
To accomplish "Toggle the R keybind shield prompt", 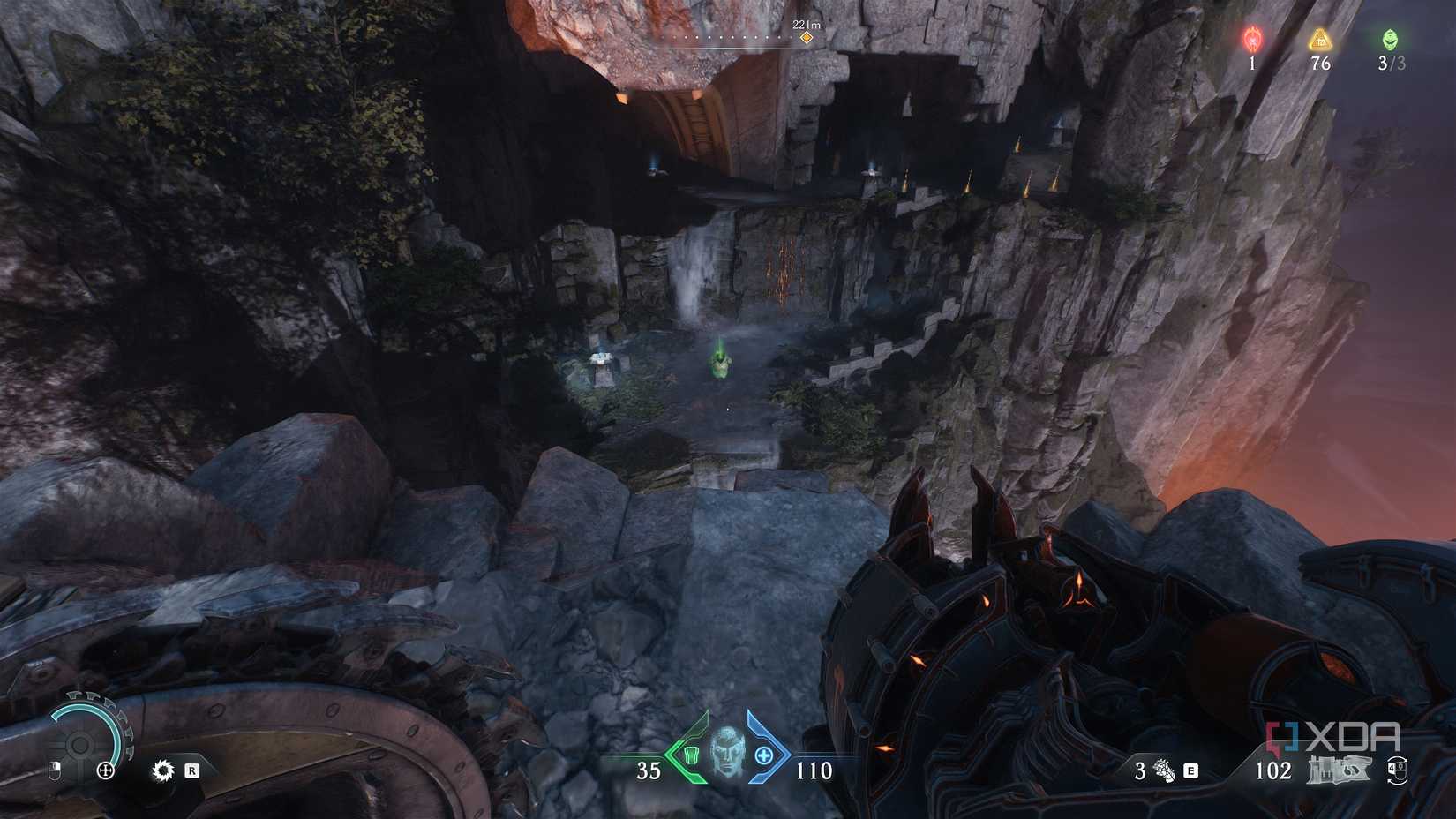I will 192,770.
